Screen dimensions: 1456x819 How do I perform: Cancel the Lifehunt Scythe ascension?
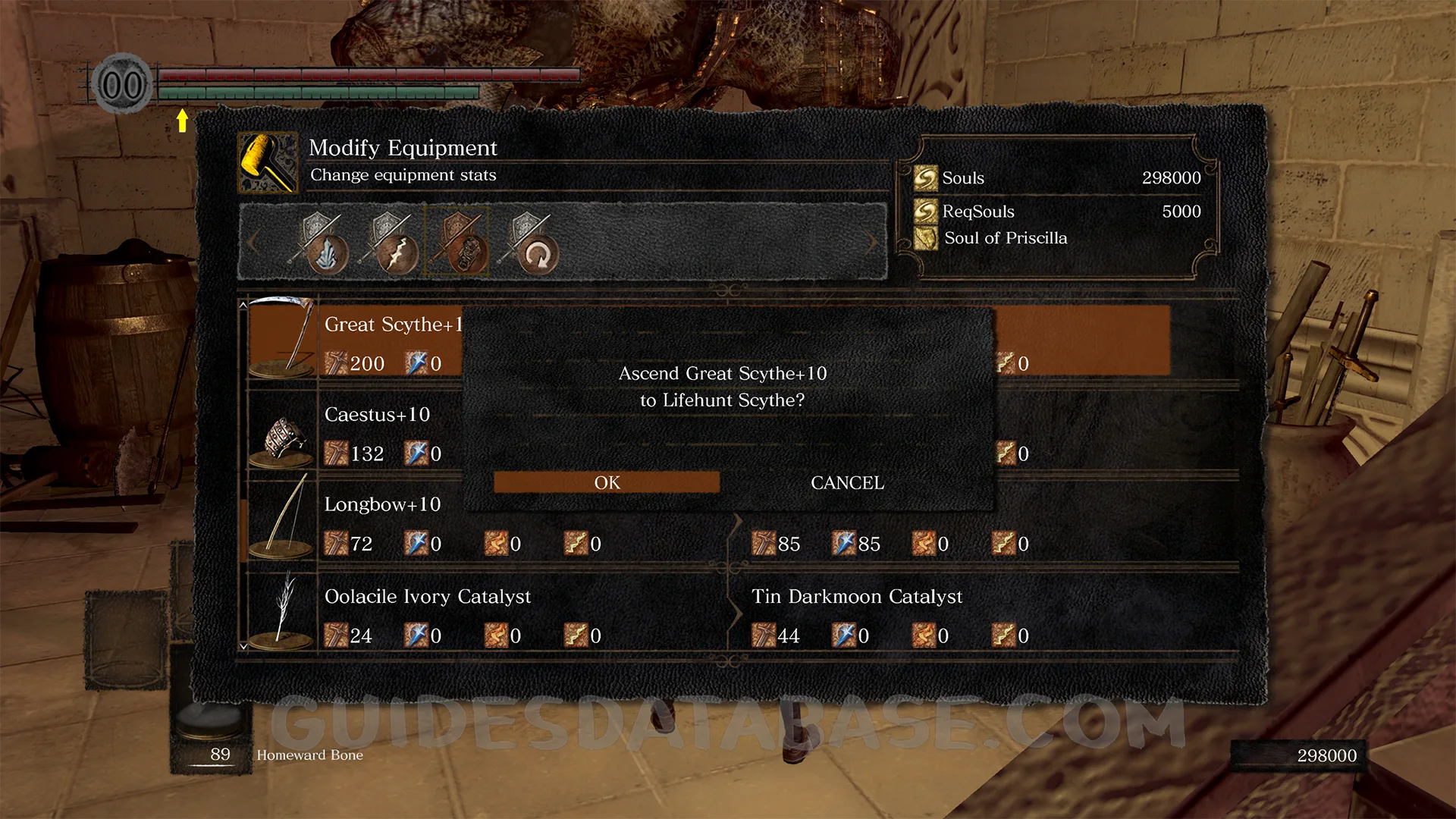847,482
